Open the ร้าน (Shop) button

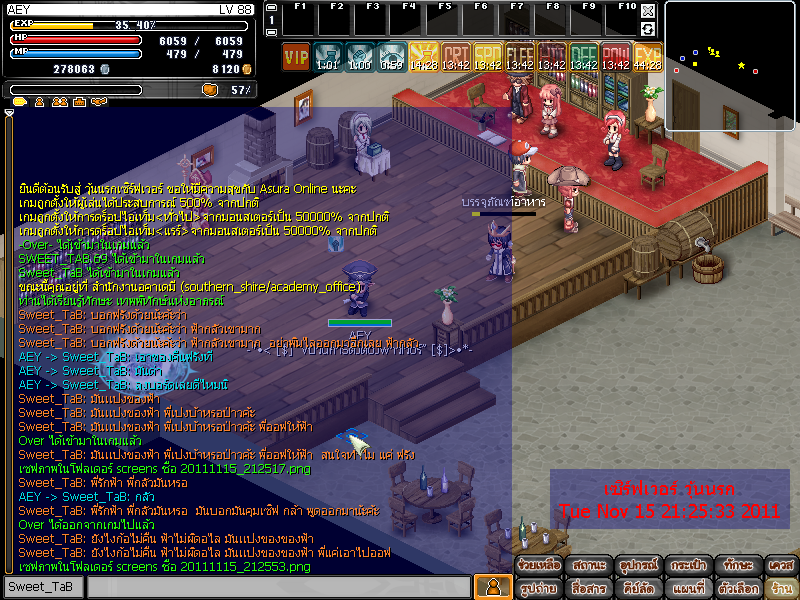781,588
